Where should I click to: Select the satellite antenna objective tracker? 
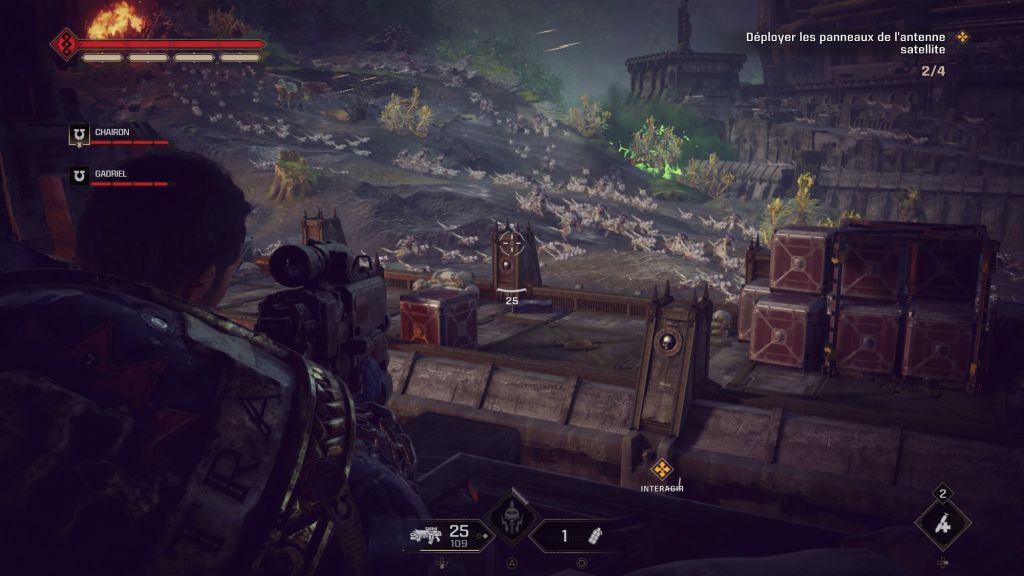pyautogui.click(x=858, y=45)
